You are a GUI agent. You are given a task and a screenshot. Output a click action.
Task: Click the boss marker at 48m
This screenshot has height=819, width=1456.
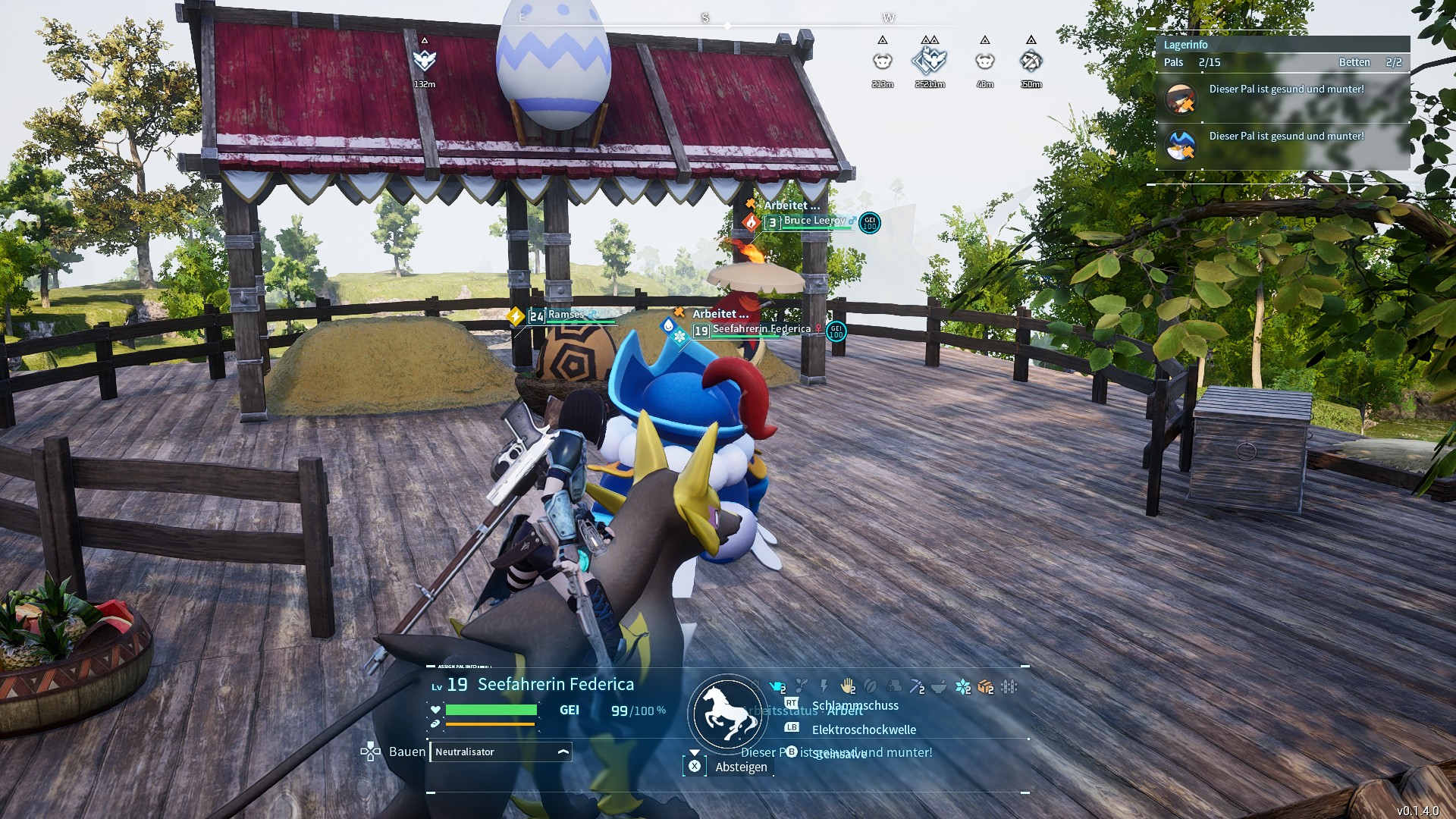984,61
